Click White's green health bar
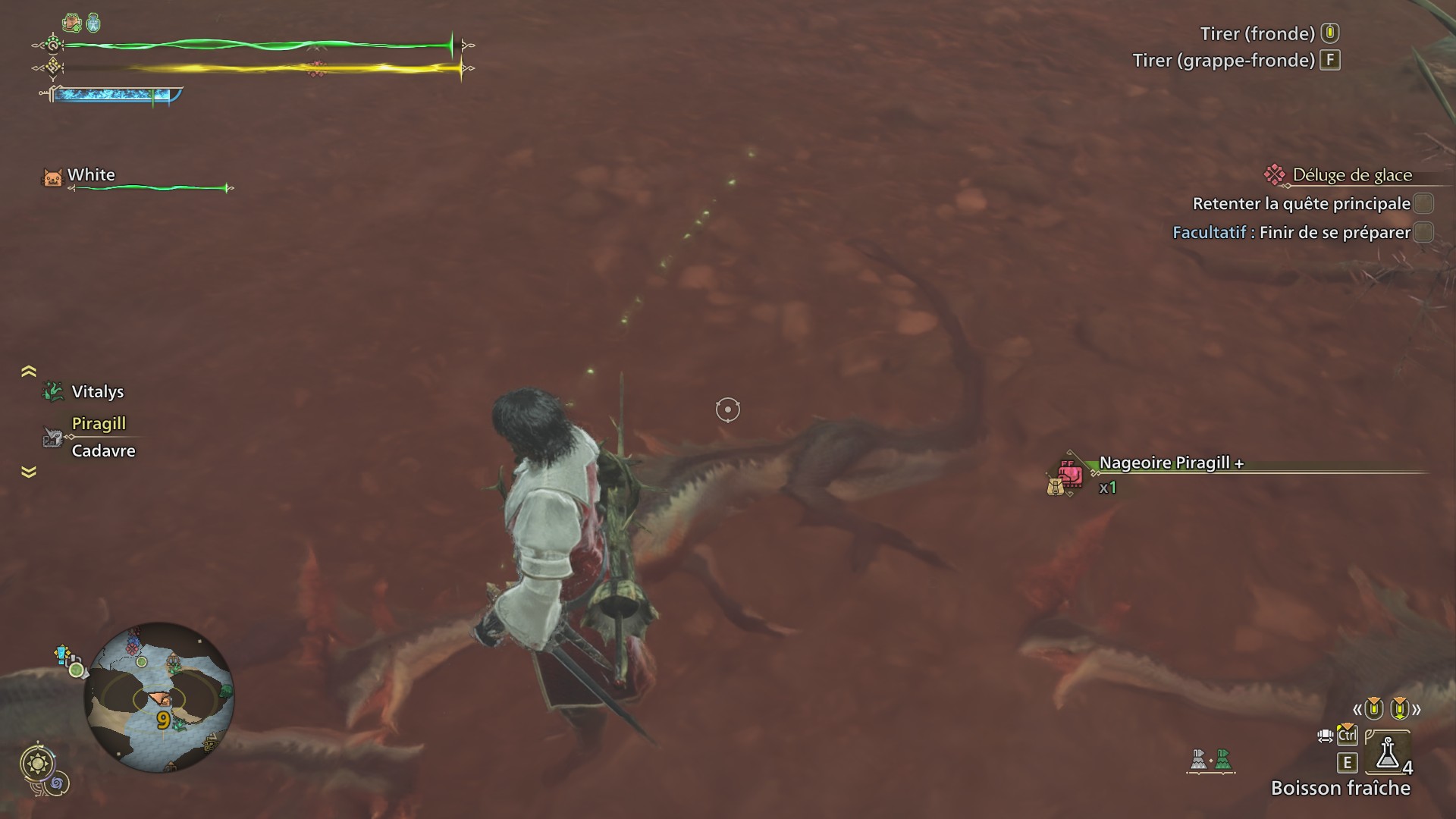1456x819 pixels. [148, 187]
